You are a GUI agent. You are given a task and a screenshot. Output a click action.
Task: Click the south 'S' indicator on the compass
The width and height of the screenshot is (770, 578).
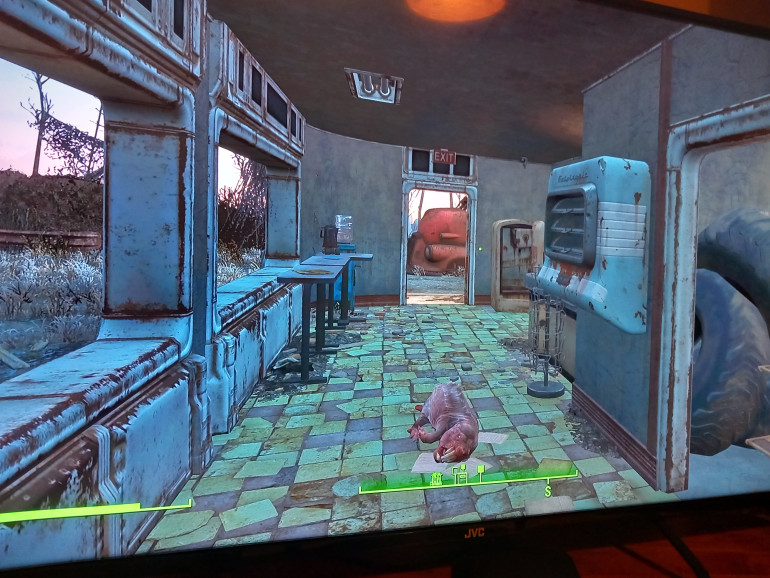[x=547, y=490]
